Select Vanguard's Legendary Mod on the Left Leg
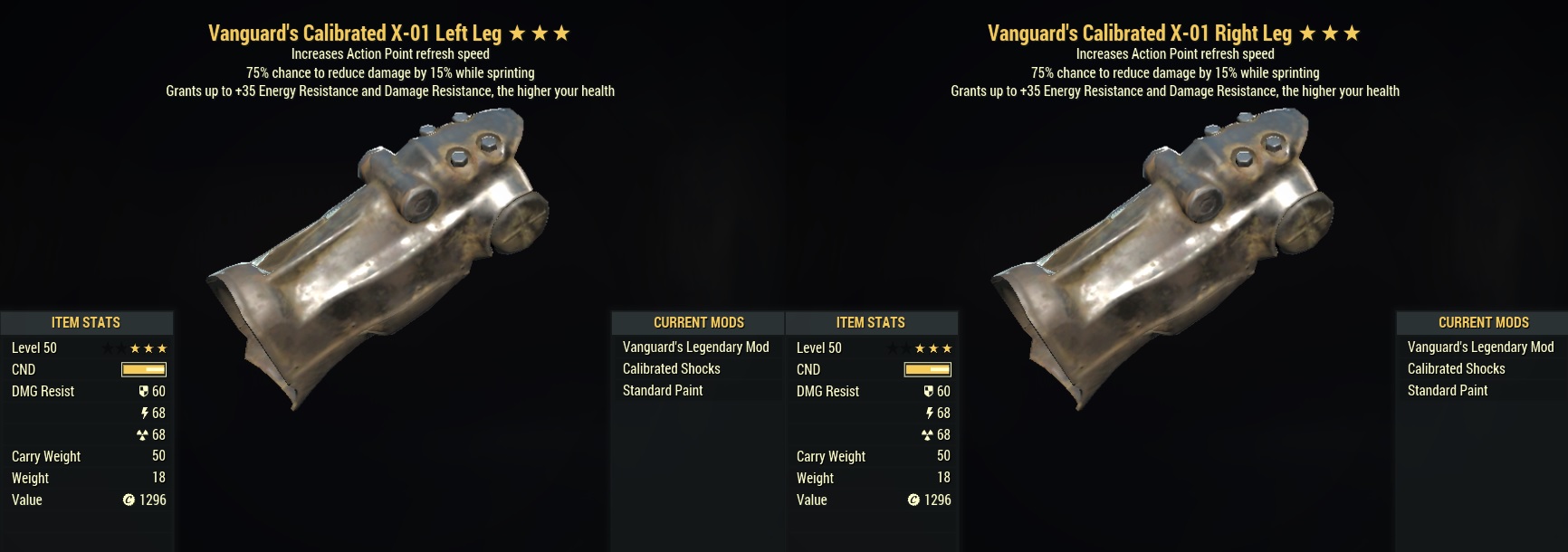This screenshot has height=552, width=1568. click(695, 347)
